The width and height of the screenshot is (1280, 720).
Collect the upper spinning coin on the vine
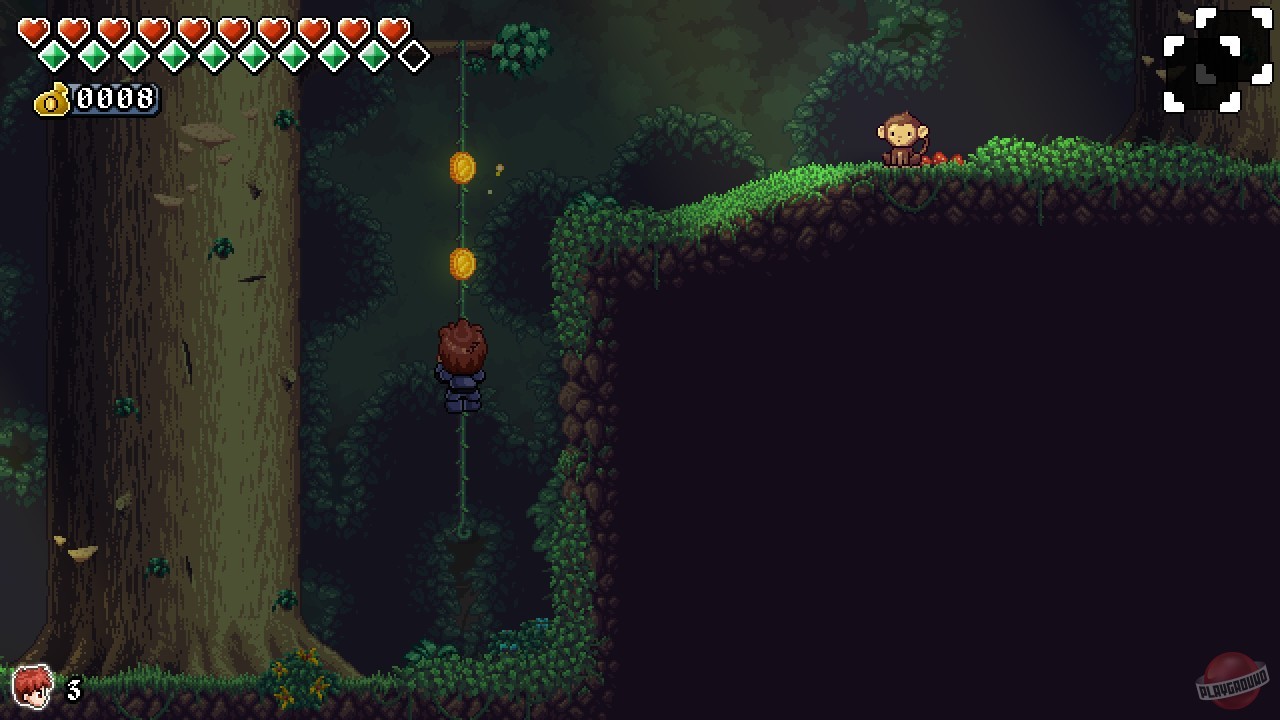460,168
